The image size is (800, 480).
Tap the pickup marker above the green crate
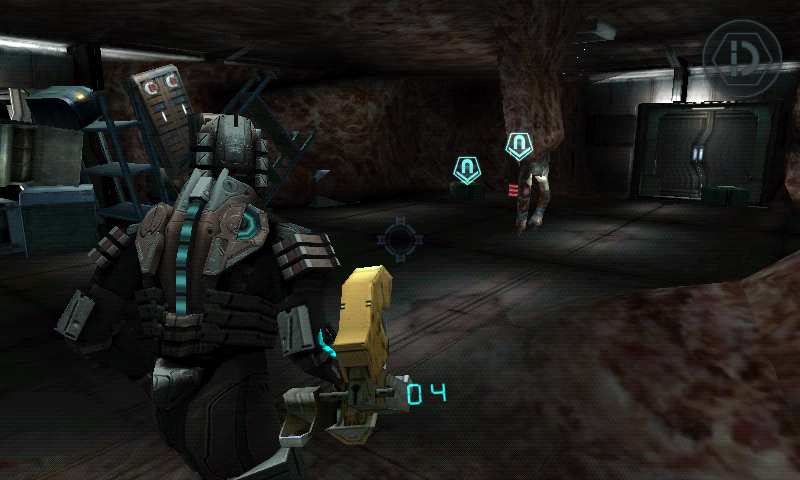[x=466, y=169]
